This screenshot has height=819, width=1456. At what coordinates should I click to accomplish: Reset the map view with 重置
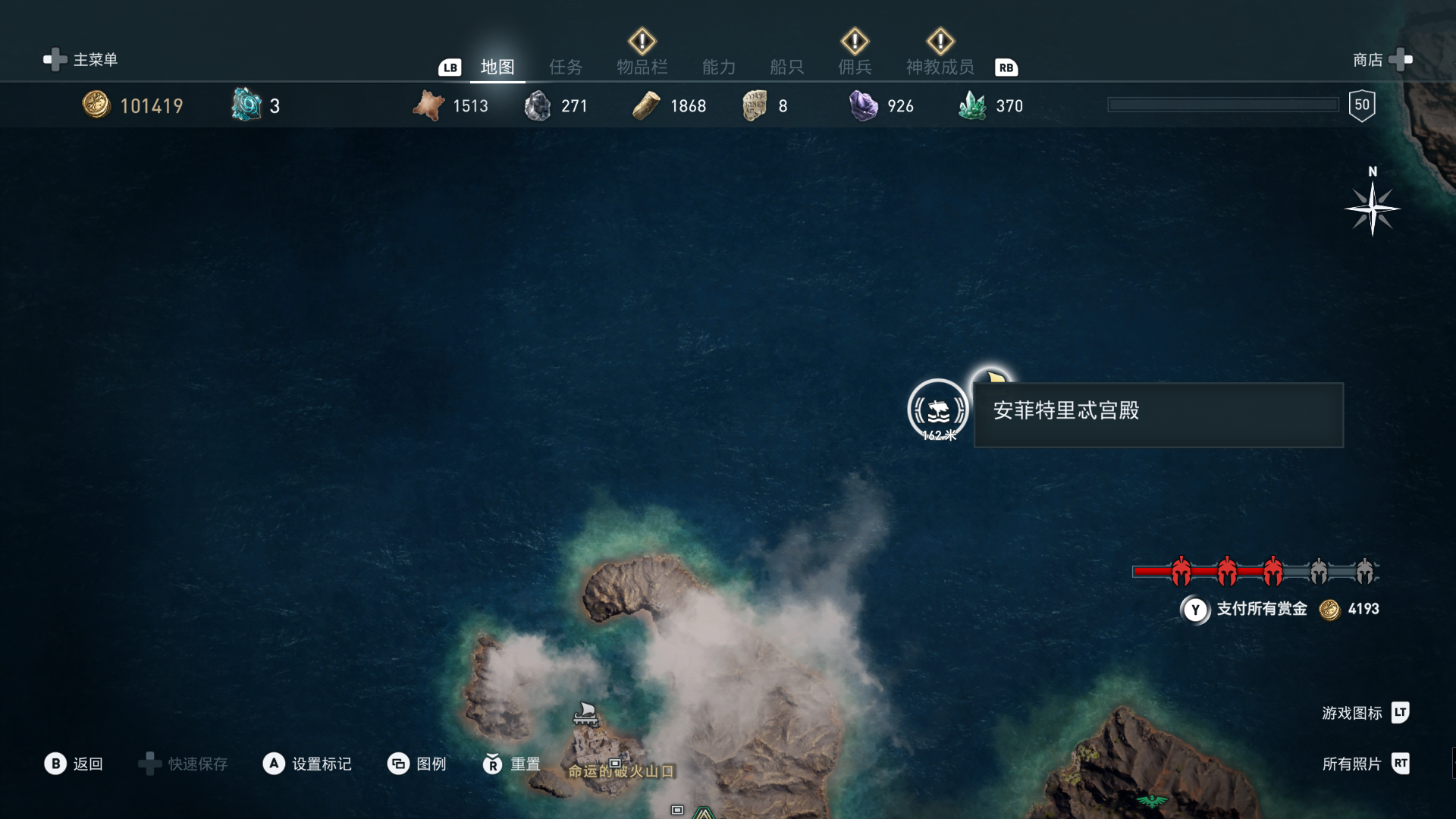(x=512, y=764)
